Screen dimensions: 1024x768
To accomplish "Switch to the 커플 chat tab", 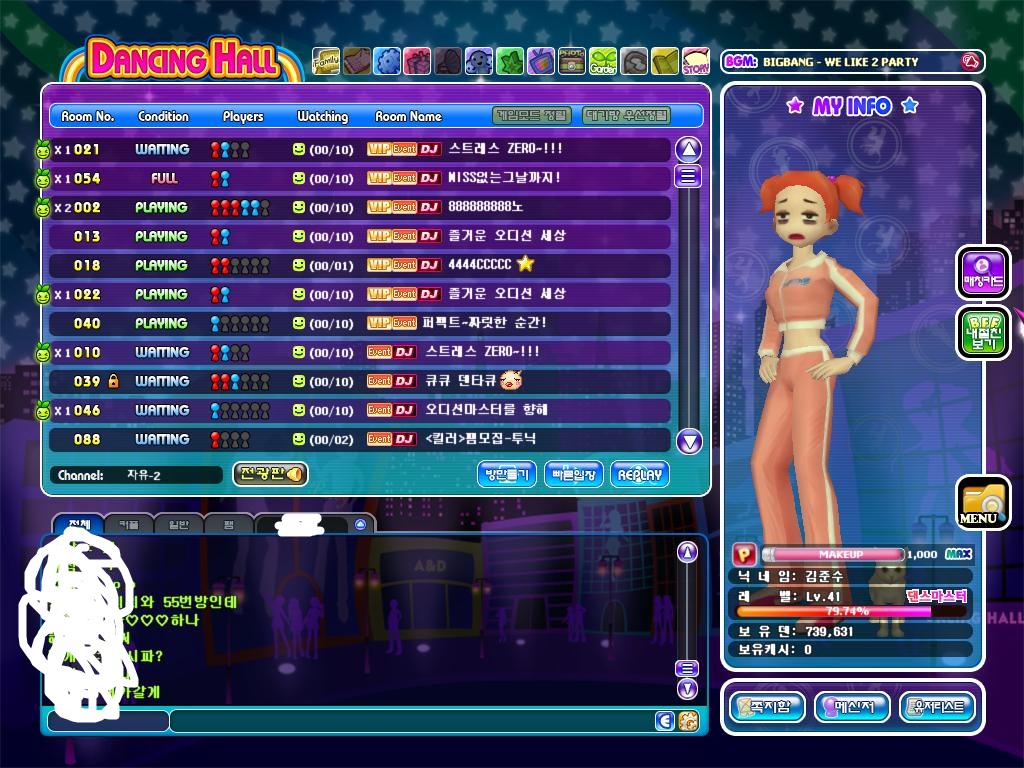I will coord(129,524).
